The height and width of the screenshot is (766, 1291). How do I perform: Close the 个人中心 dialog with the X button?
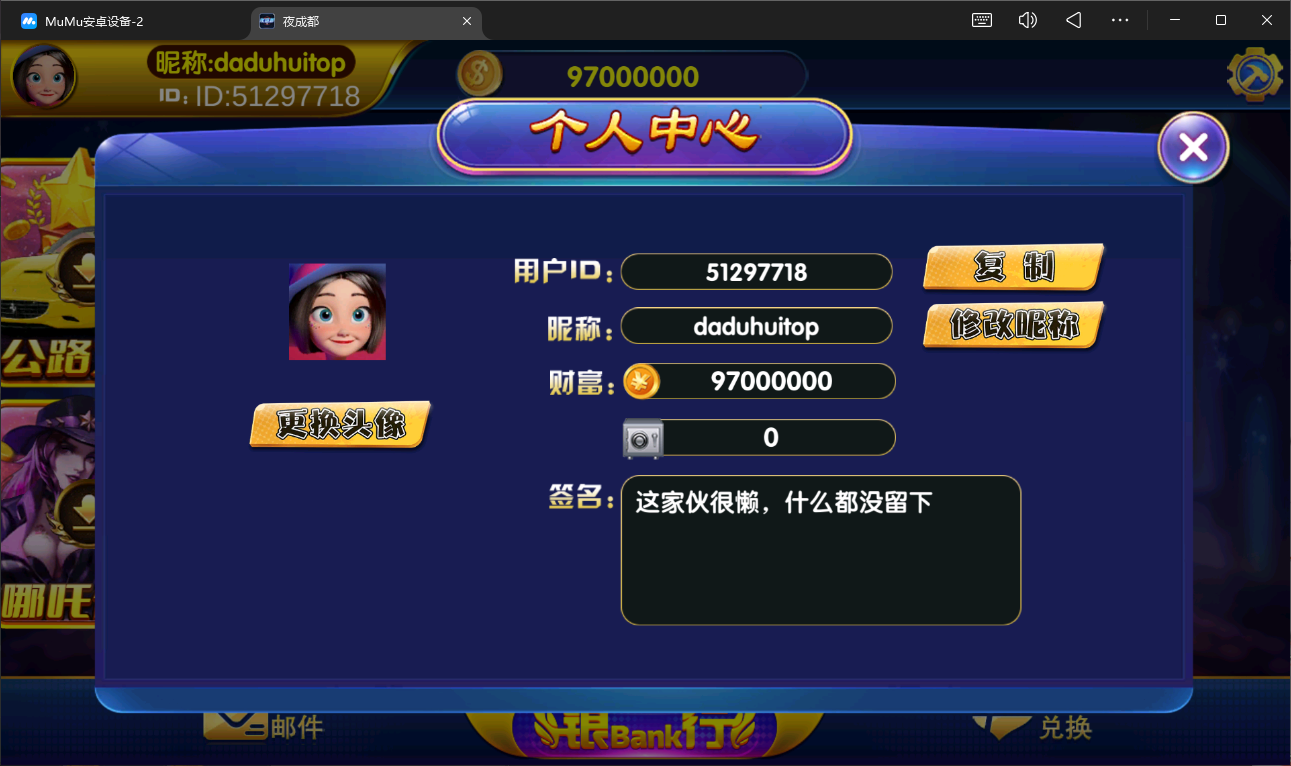[x=1192, y=146]
